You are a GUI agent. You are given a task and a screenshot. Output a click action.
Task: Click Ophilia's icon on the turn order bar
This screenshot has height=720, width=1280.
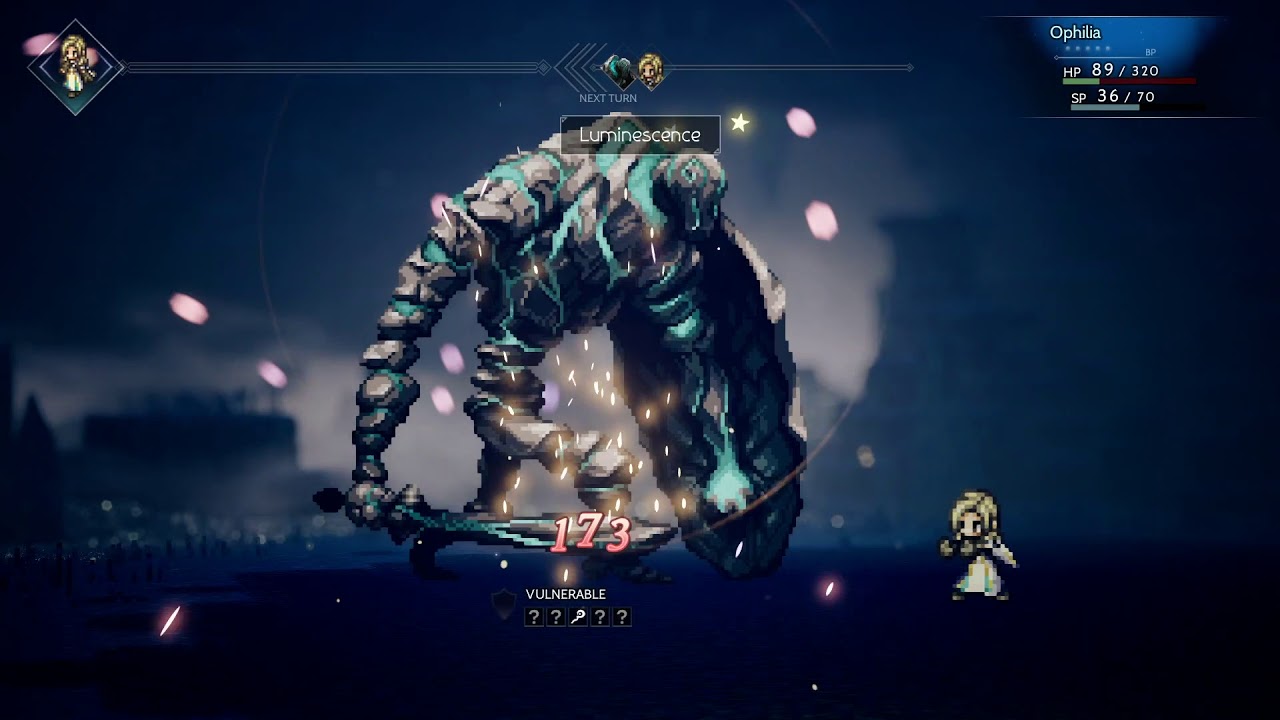(651, 68)
